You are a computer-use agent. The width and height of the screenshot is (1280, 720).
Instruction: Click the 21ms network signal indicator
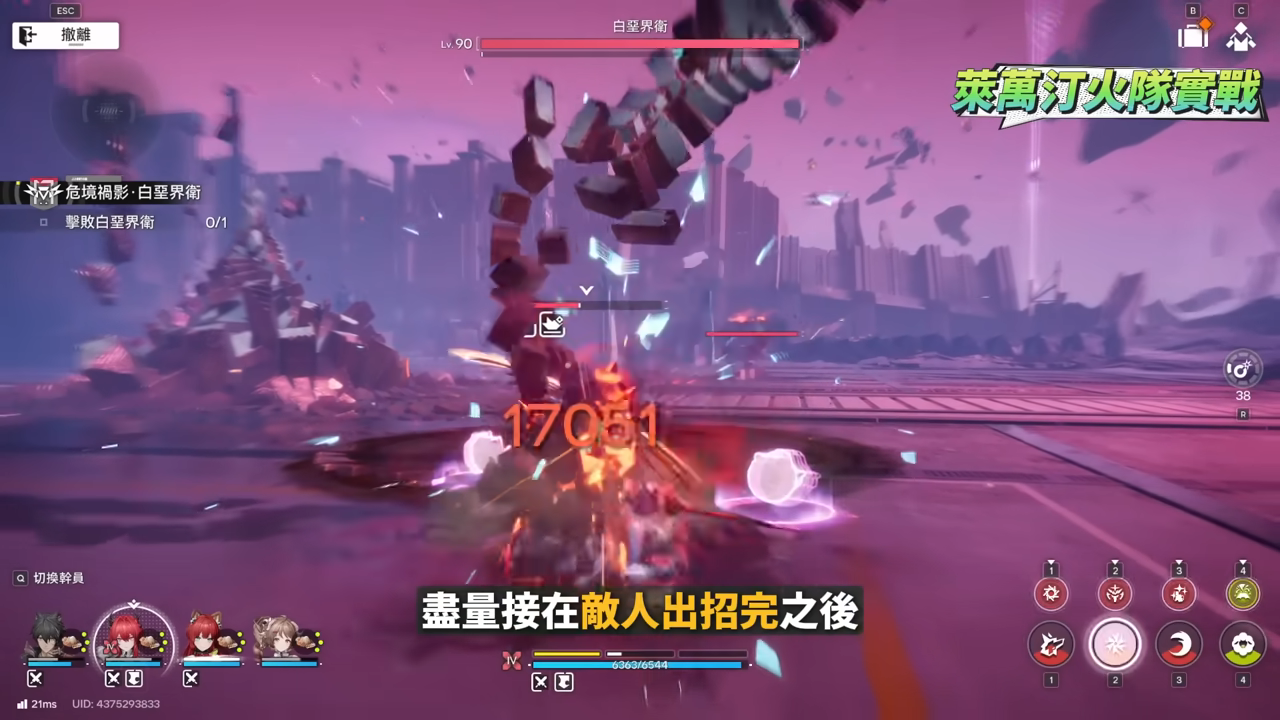[x=37, y=703]
